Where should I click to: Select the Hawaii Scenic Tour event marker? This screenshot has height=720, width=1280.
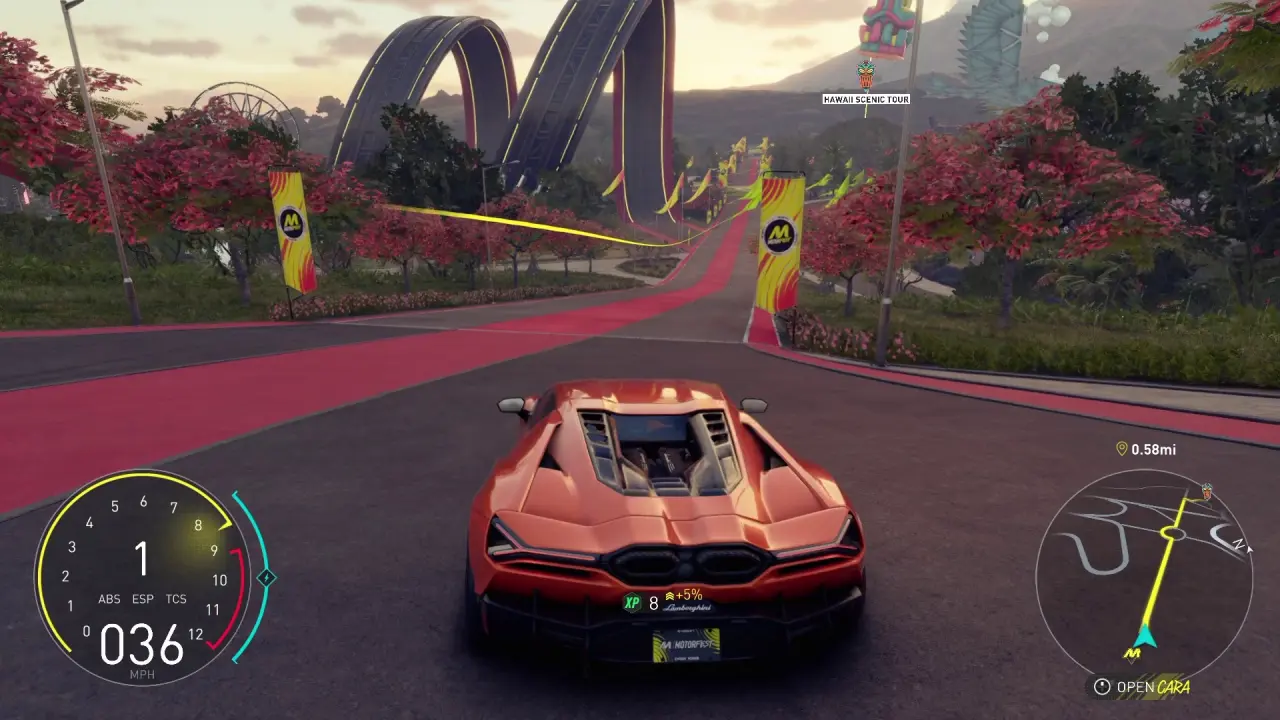point(866,75)
